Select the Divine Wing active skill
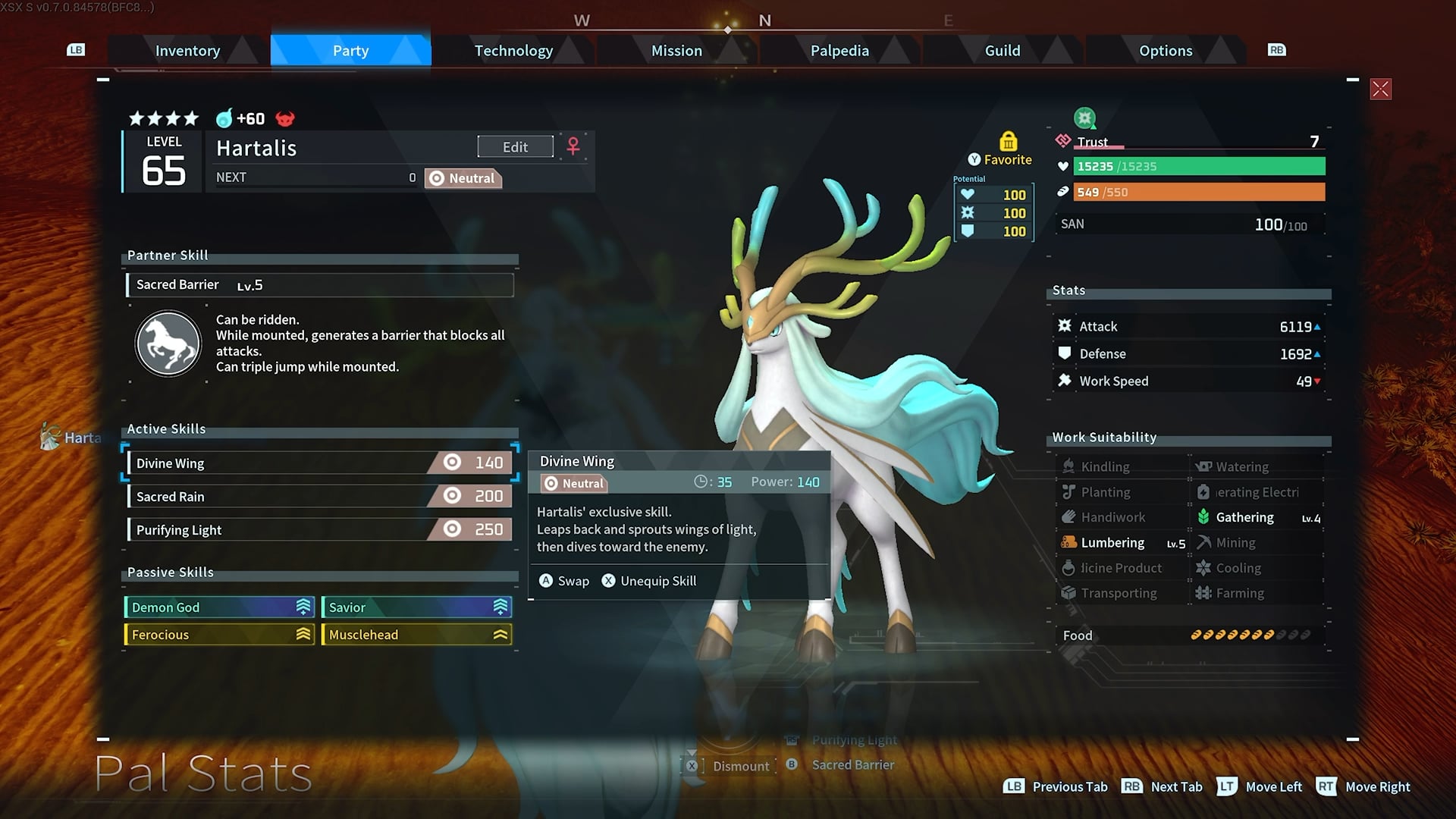The width and height of the screenshot is (1456, 819). [x=319, y=463]
